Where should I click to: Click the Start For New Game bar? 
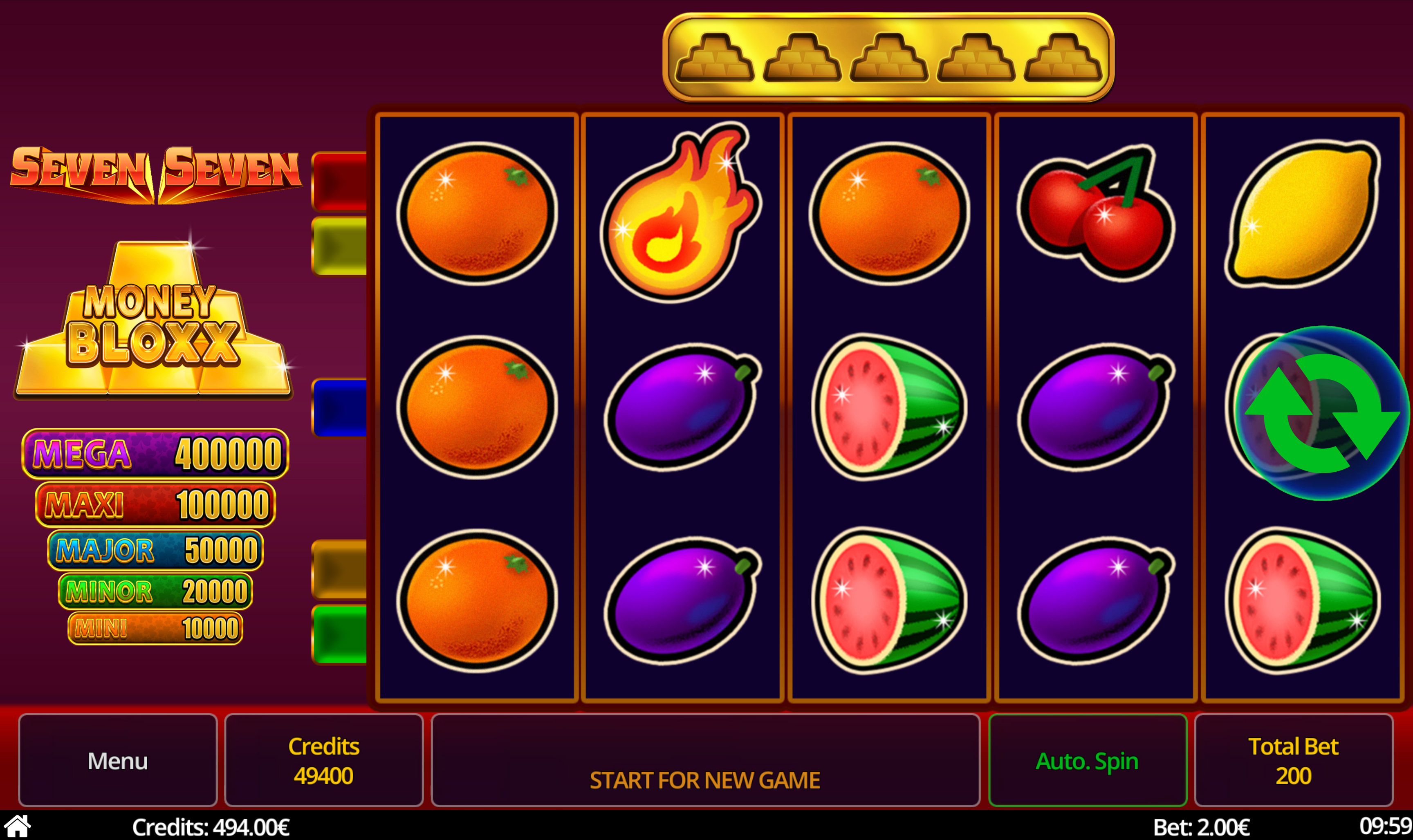(x=705, y=760)
